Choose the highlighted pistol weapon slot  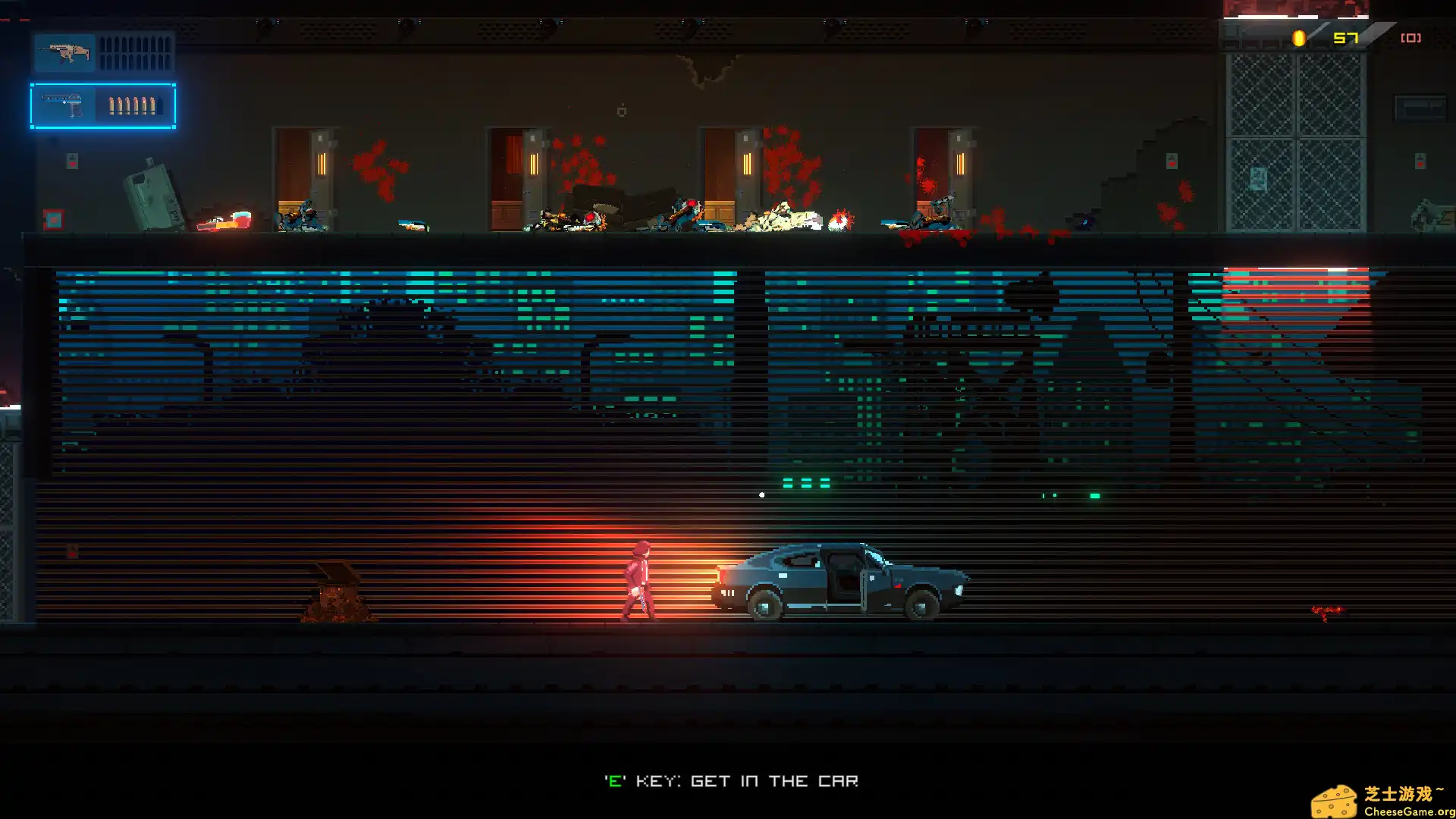[103, 105]
